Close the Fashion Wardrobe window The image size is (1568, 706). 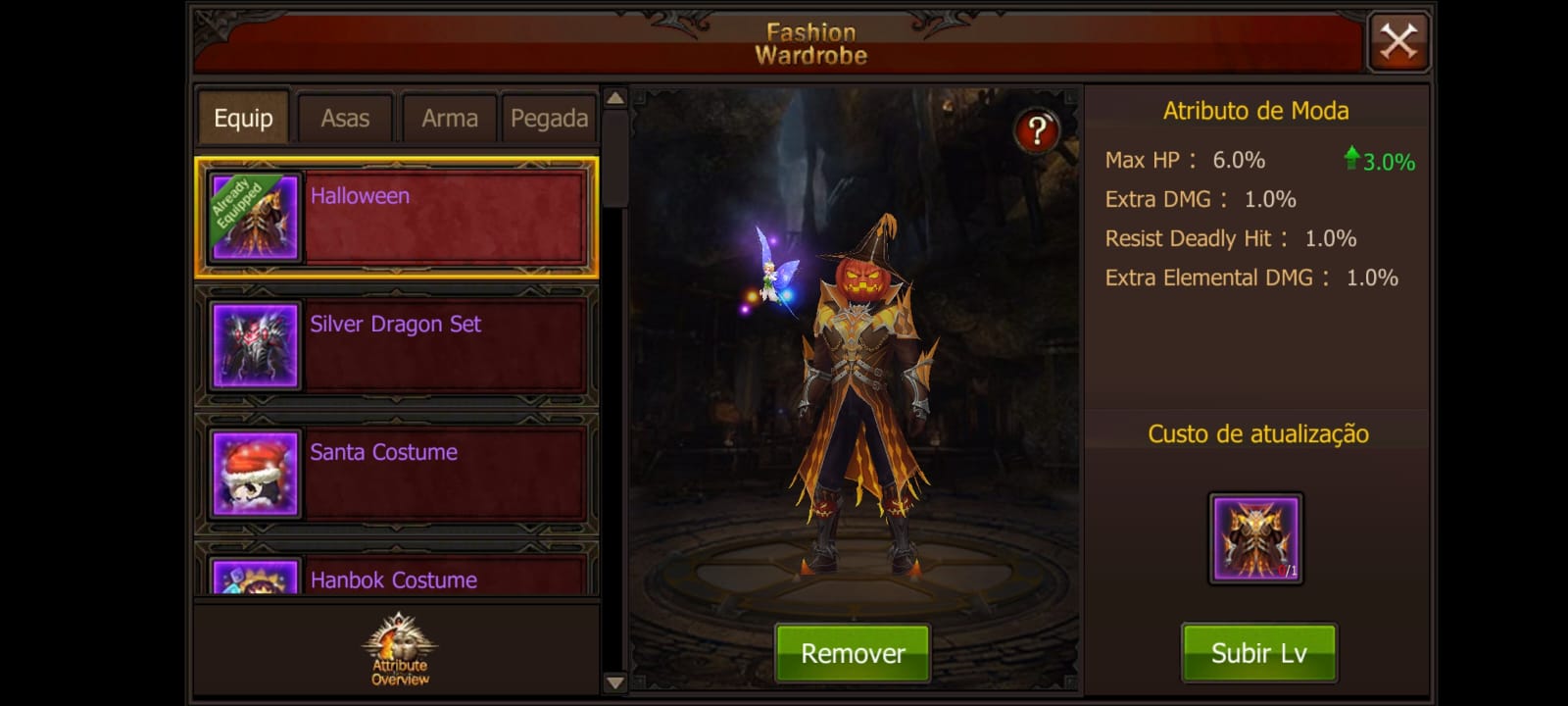tap(1398, 42)
